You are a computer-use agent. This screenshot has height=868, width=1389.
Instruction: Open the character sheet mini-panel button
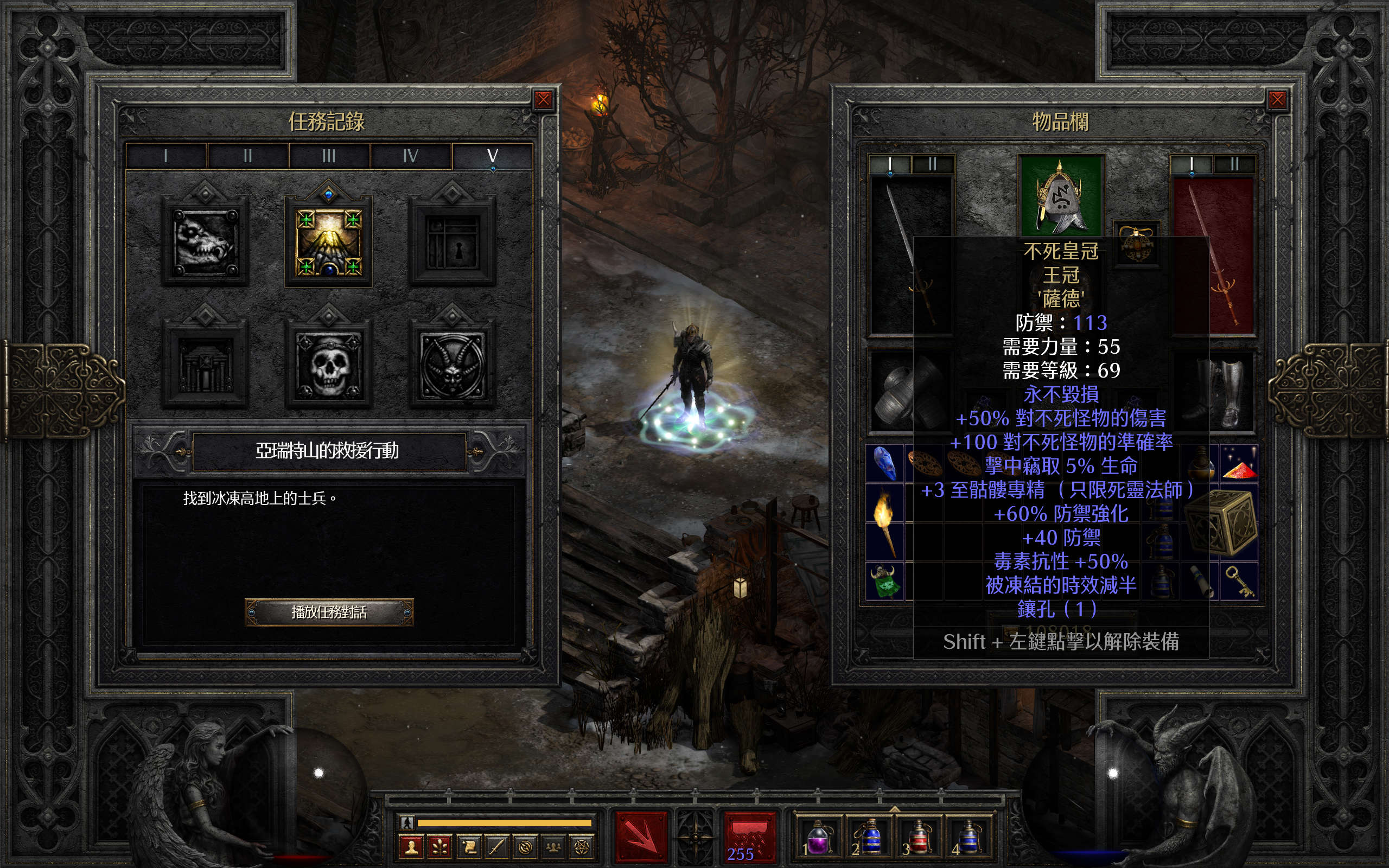coord(411,847)
